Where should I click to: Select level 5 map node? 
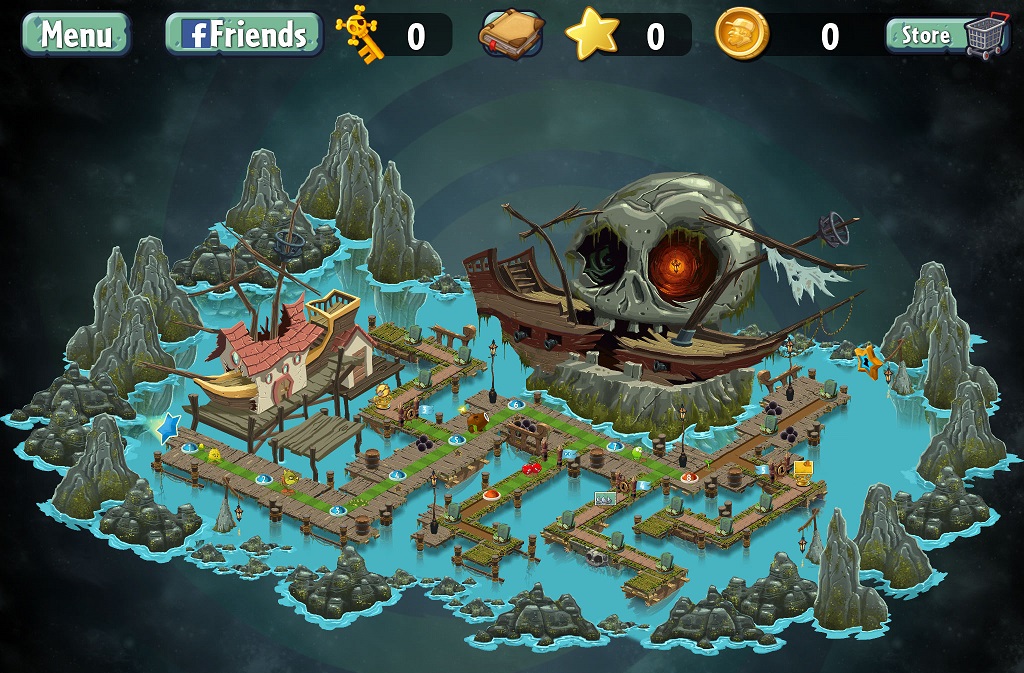[457, 439]
